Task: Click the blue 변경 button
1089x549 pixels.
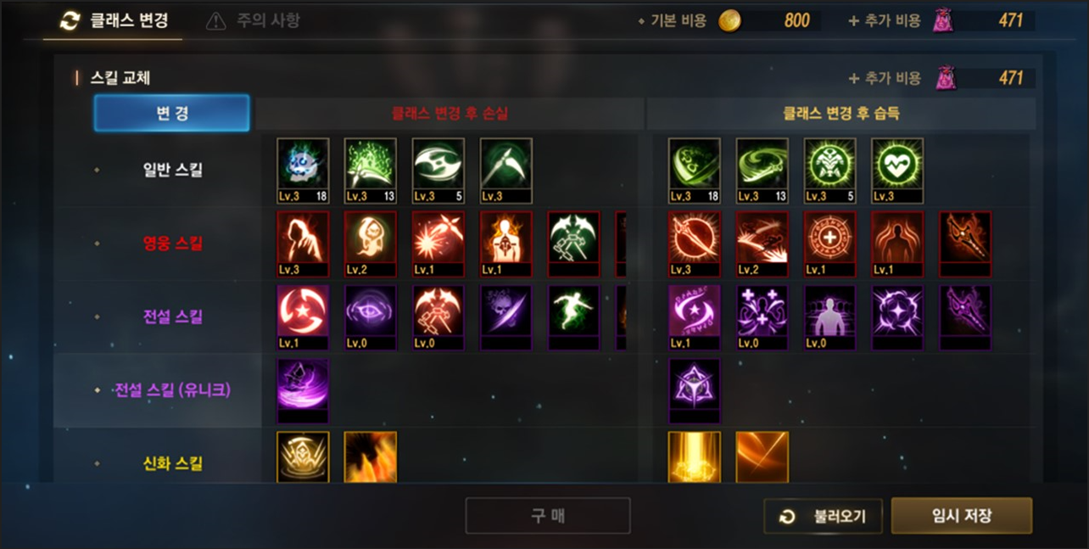Action: point(171,113)
